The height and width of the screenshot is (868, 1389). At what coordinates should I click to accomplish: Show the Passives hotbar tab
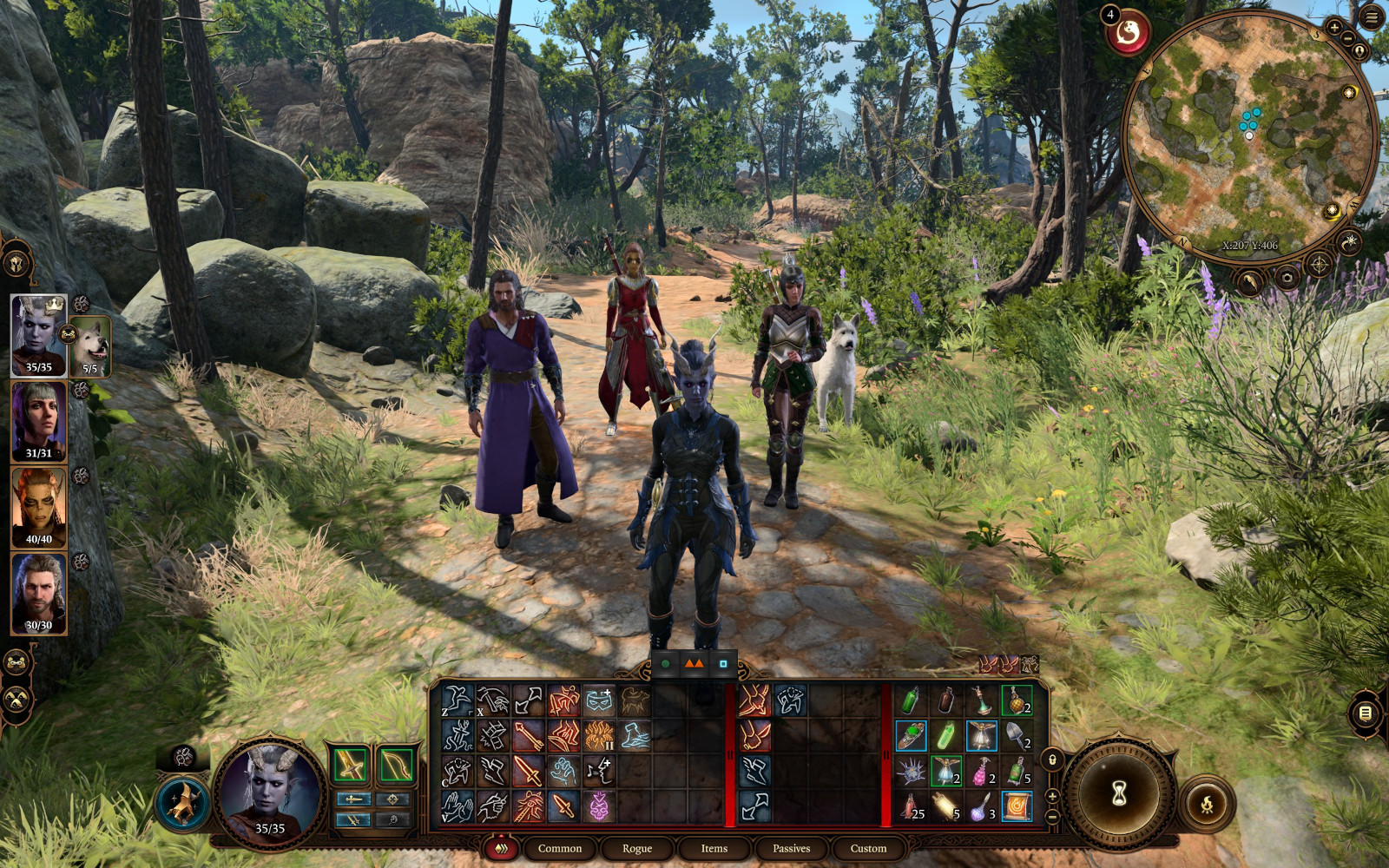[x=791, y=848]
